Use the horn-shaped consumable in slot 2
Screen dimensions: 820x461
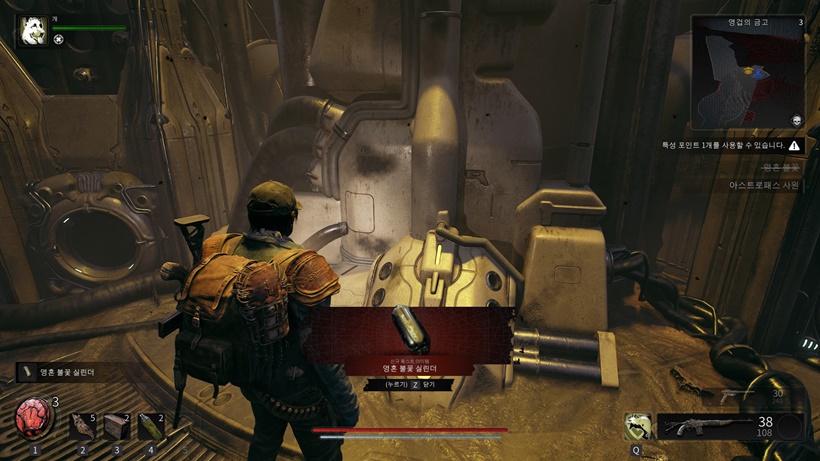coord(83,426)
